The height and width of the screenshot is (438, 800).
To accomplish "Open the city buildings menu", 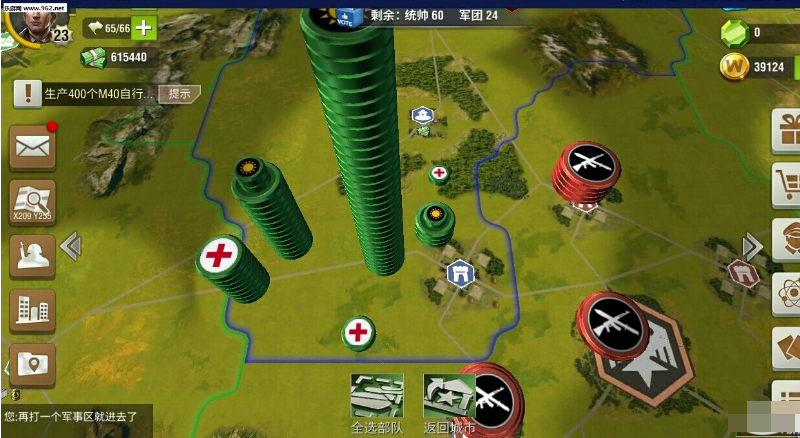I will pyautogui.click(x=32, y=311).
